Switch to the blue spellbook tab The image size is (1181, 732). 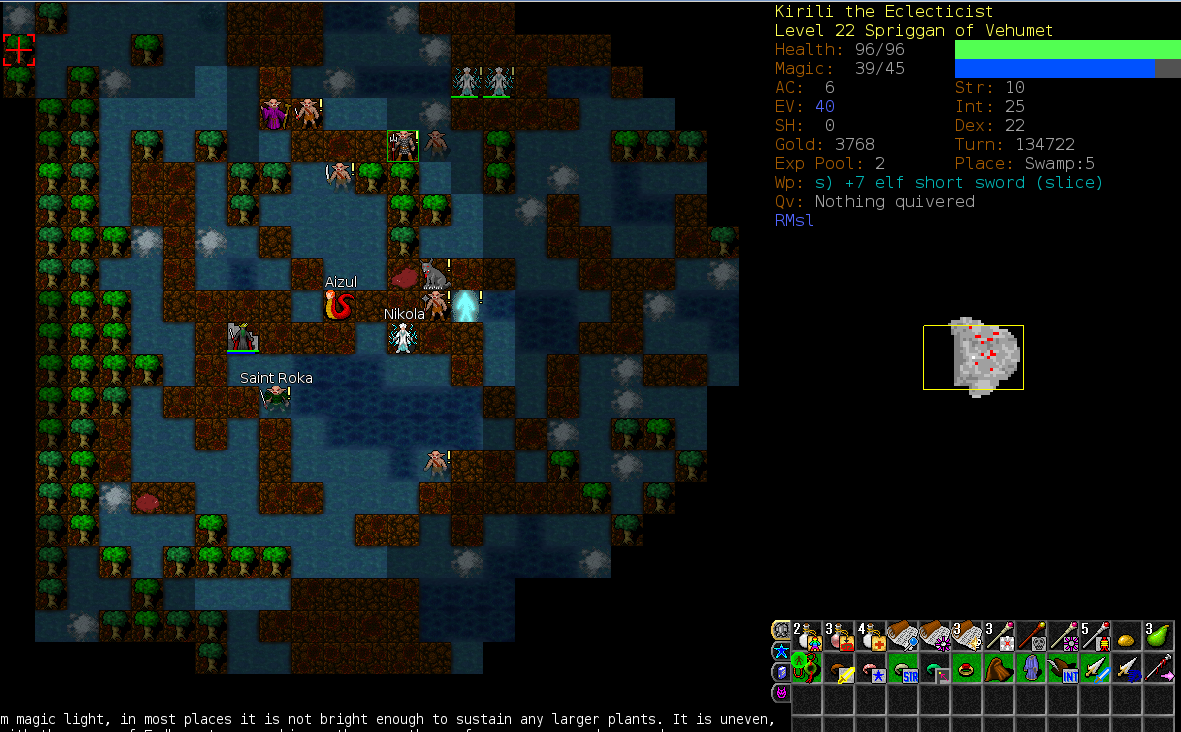click(x=780, y=671)
